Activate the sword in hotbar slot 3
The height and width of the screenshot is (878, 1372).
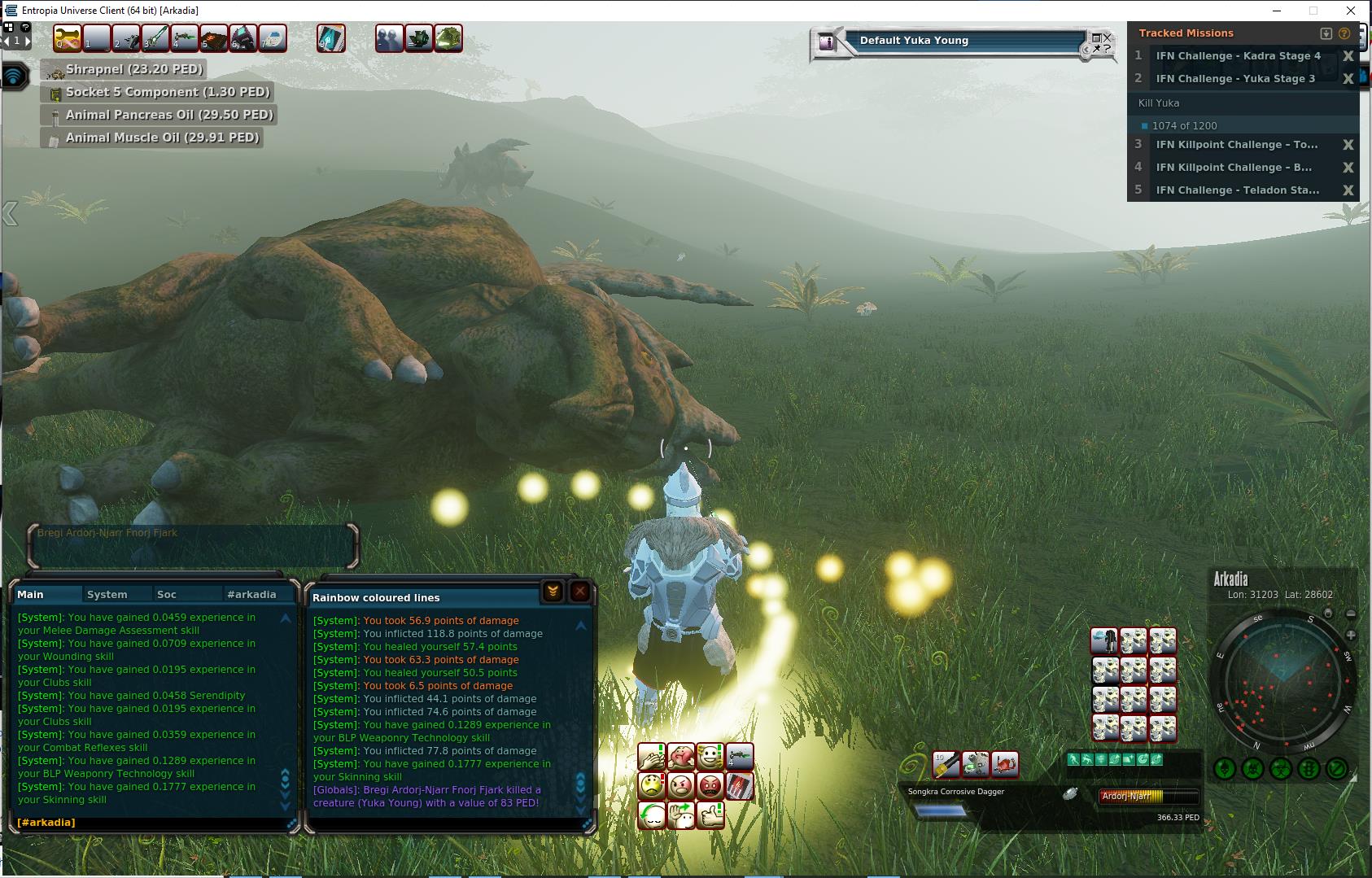point(155,38)
